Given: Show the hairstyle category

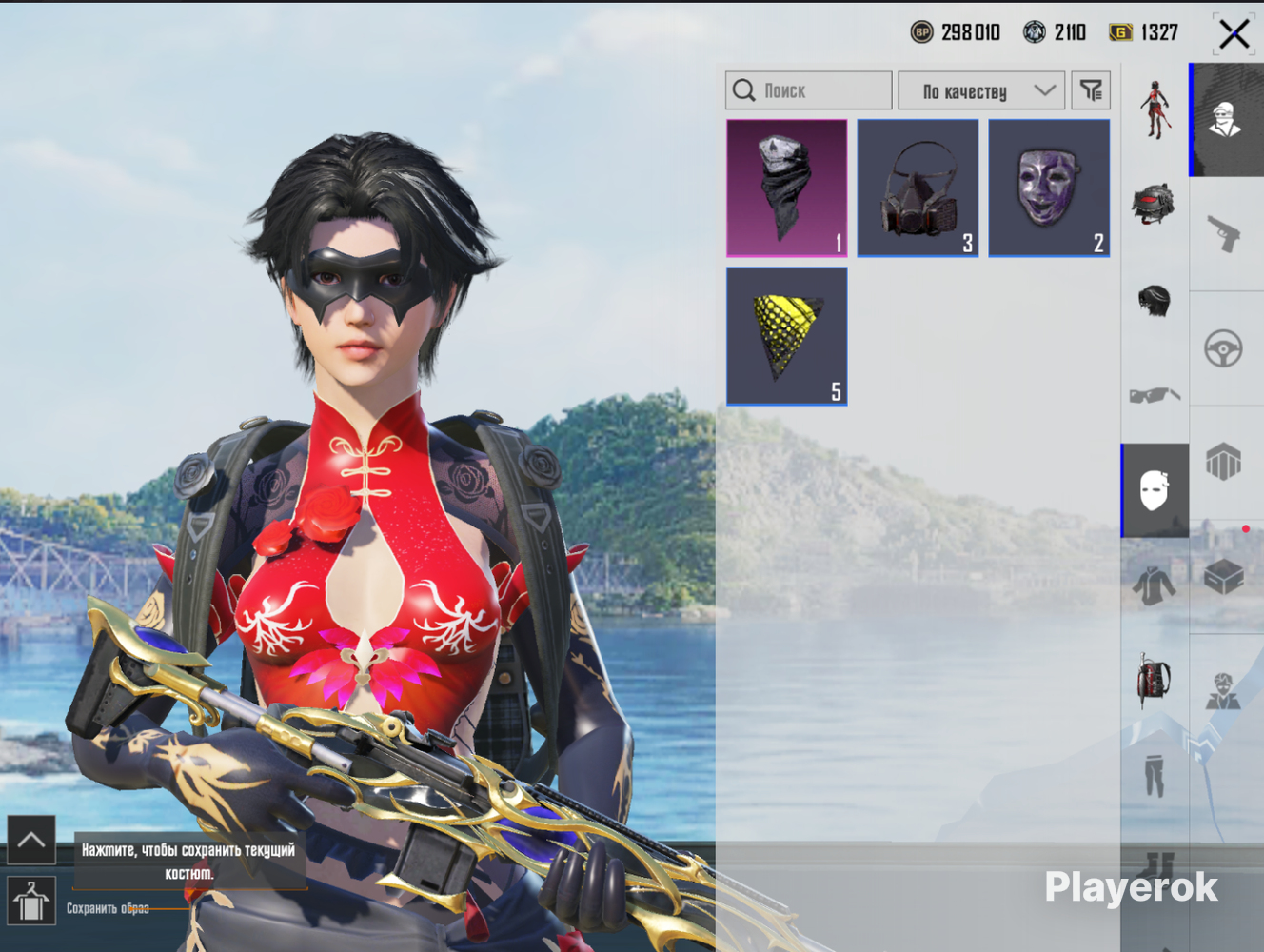Looking at the screenshot, I should pyautogui.click(x=1155, y=301).
